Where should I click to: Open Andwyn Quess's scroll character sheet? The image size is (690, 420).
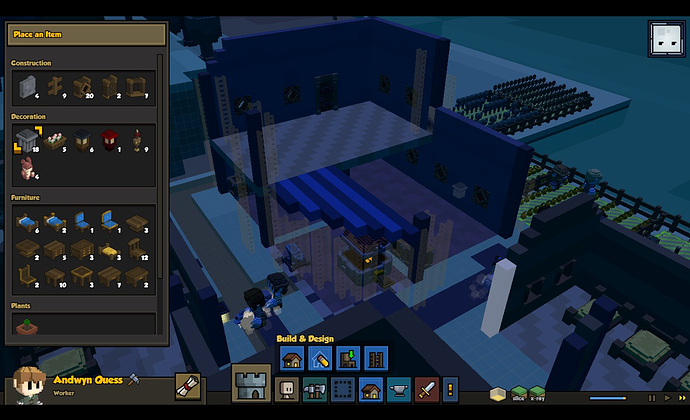coord(187,386)
